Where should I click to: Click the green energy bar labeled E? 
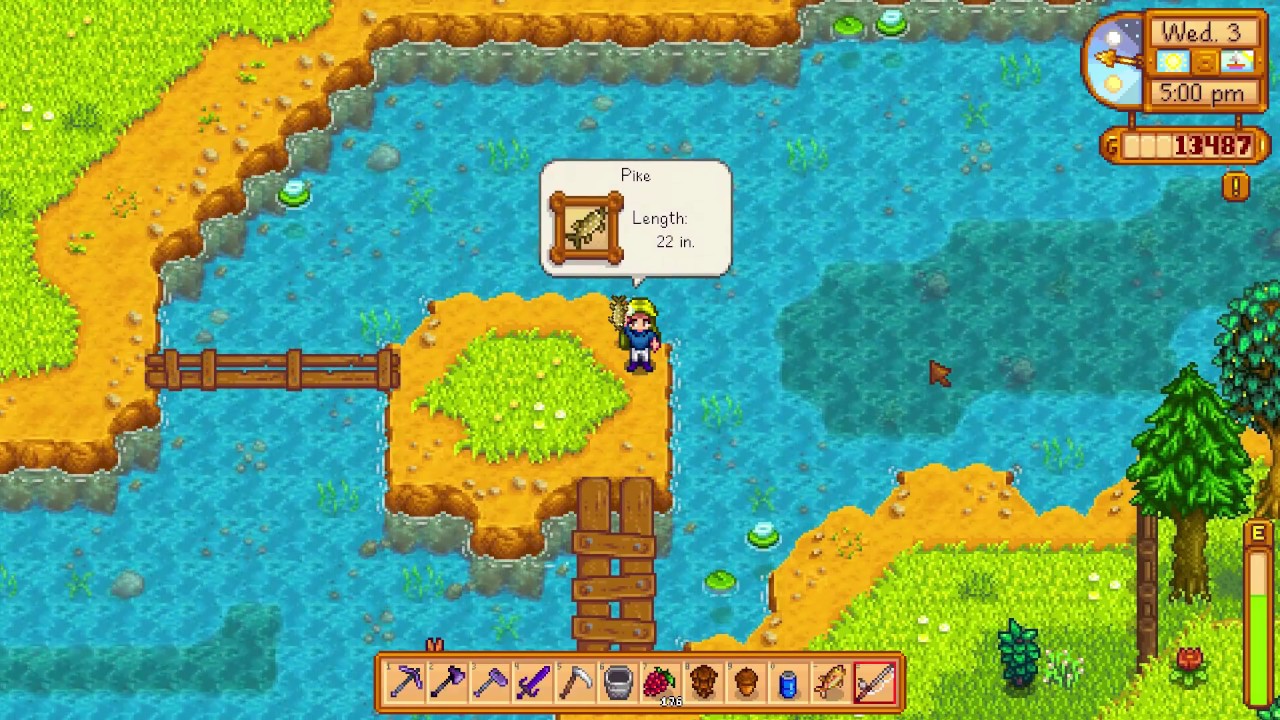[x=1258, y=620]
